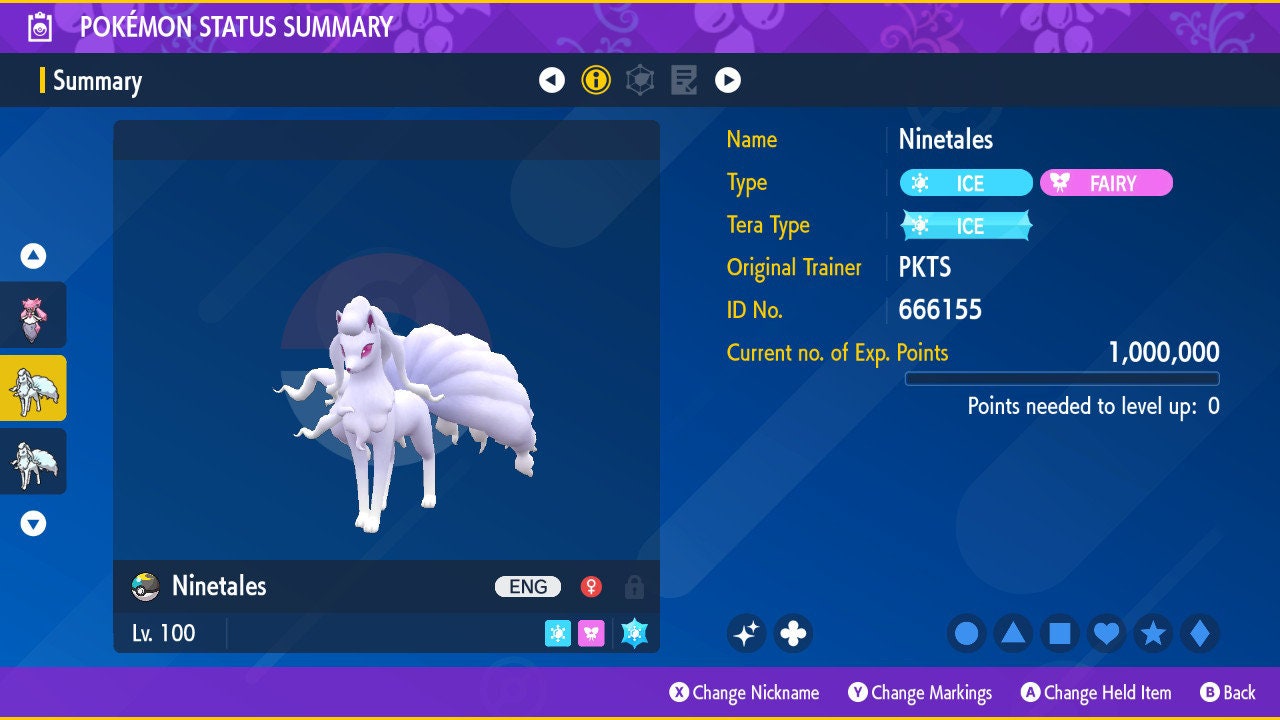Open the memo notes tab

[684, 80]
